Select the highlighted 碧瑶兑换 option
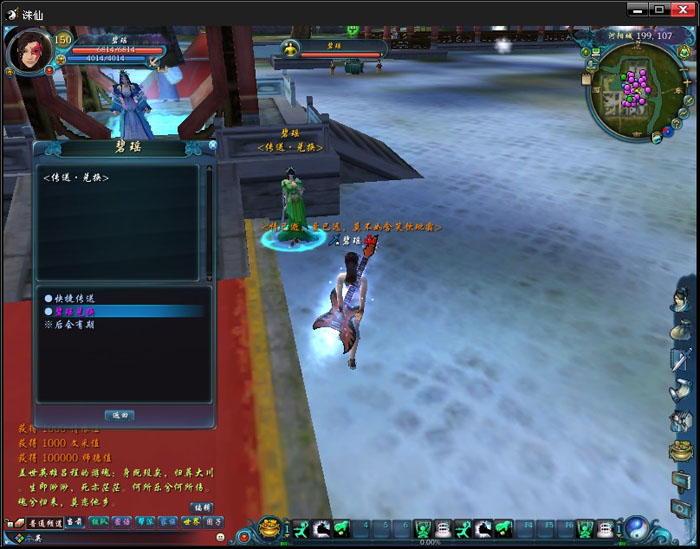700x549 pixels. click(75, 311)
